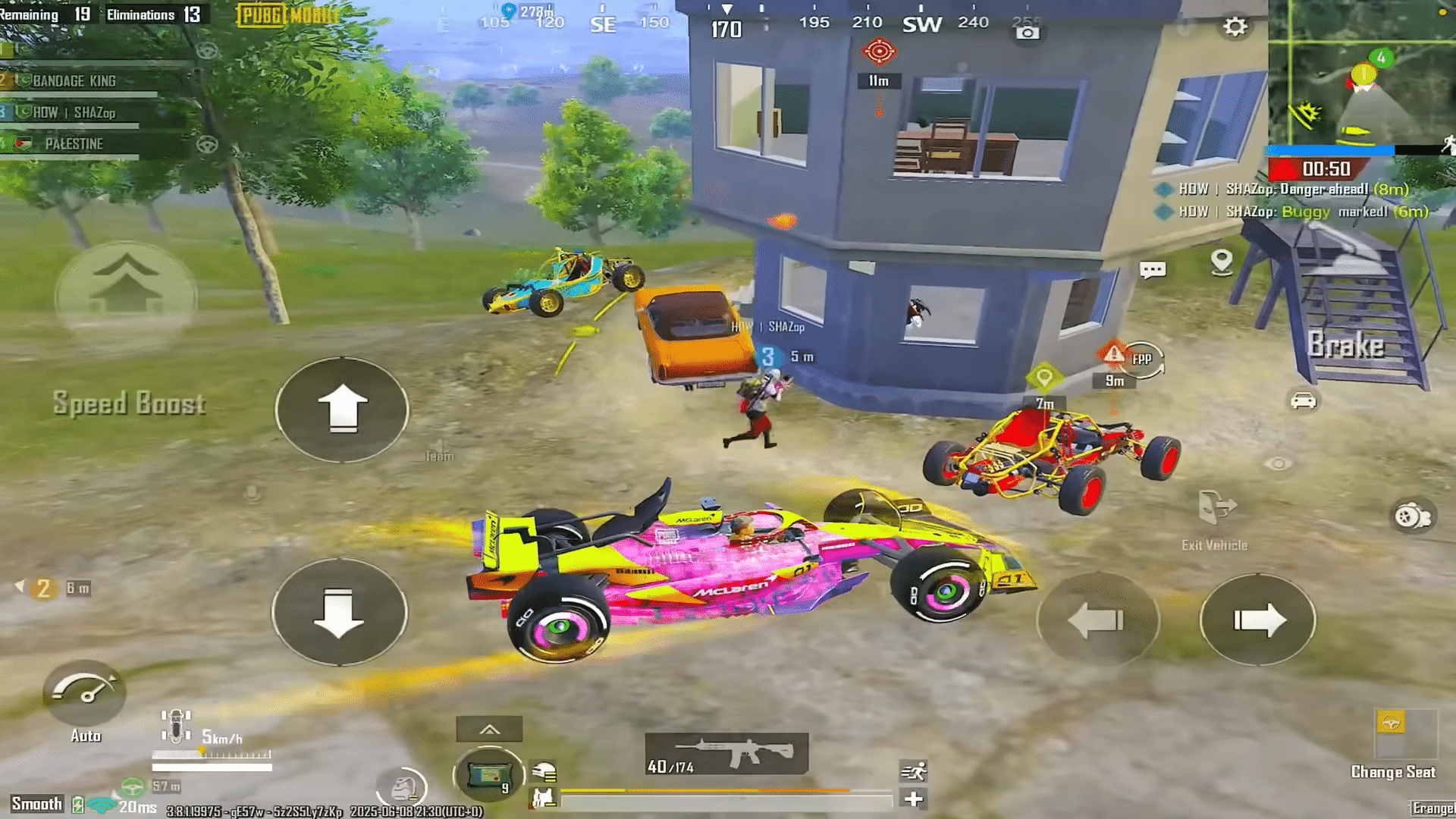The width and height of the screenshot is (1456, 819).
Task: Activate the horn car icon
Action: pos(1302,402)
